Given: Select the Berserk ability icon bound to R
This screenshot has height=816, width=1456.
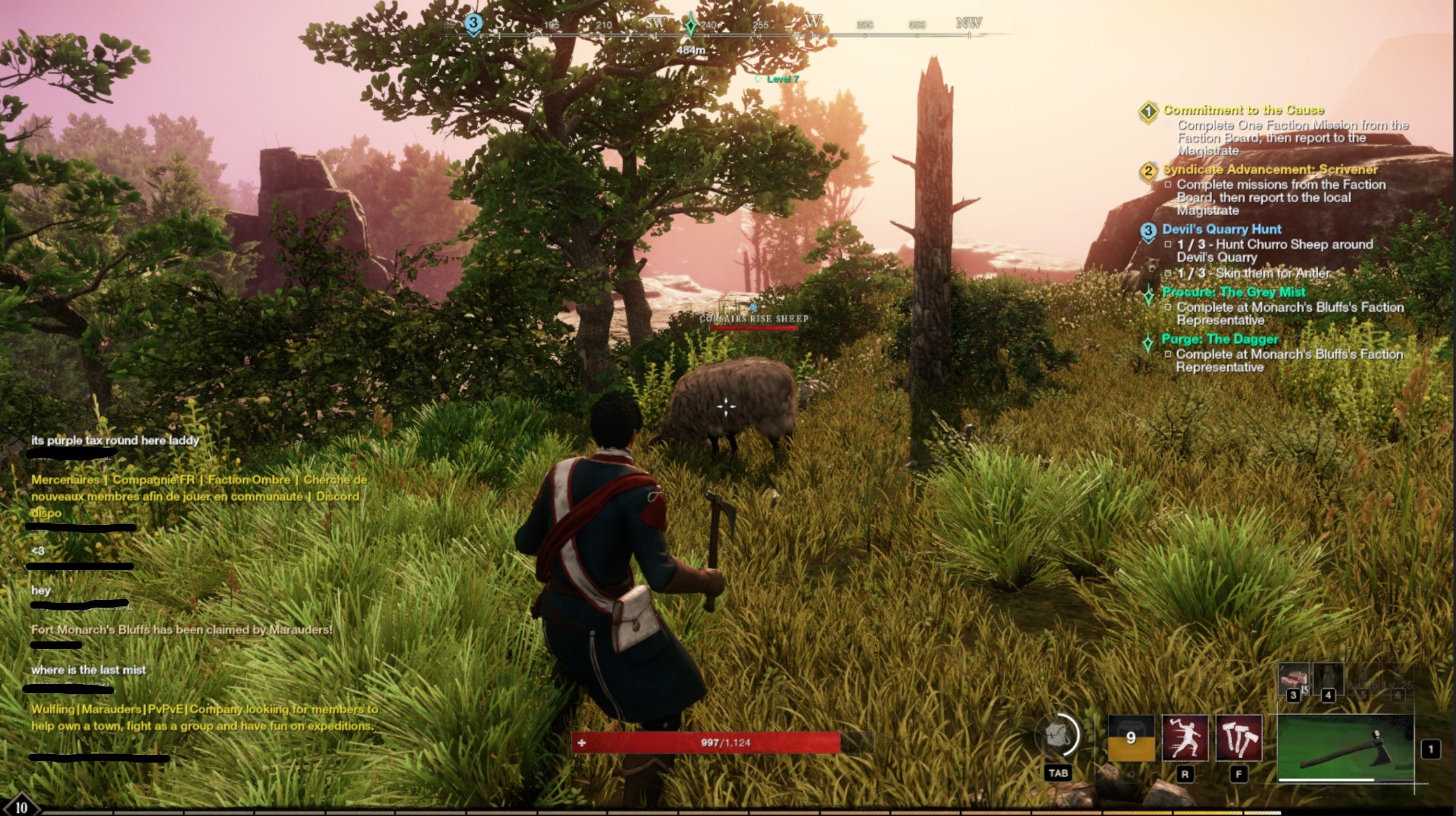Looking at the screenshot, I should [1186, 739].
